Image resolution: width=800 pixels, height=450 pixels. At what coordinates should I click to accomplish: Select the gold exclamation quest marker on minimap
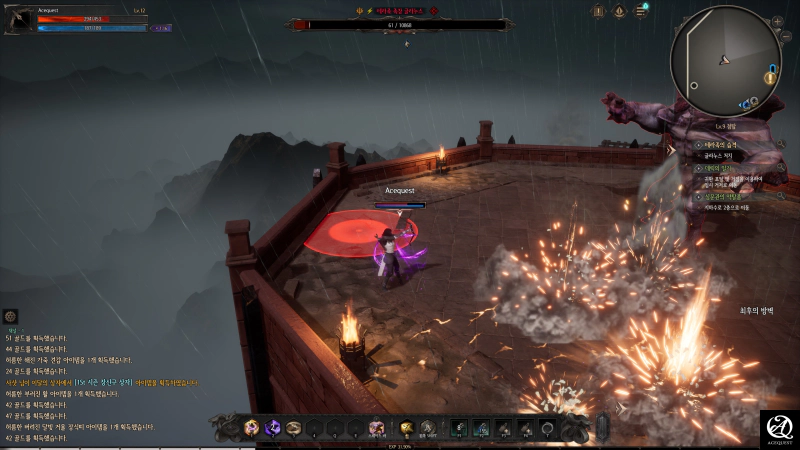(x=770, y=77)
